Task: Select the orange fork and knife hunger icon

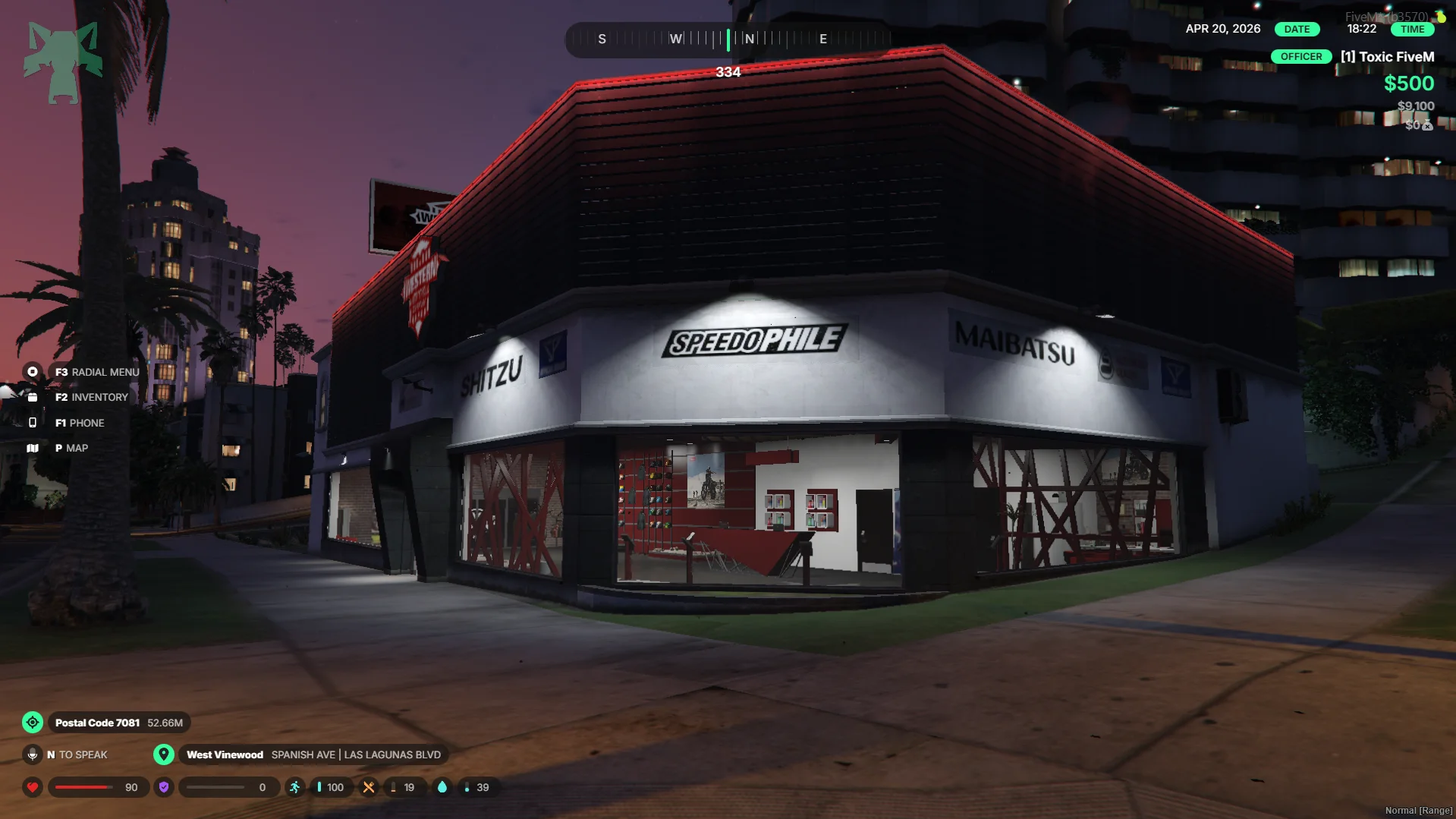Action: click(x=369, y=787)
